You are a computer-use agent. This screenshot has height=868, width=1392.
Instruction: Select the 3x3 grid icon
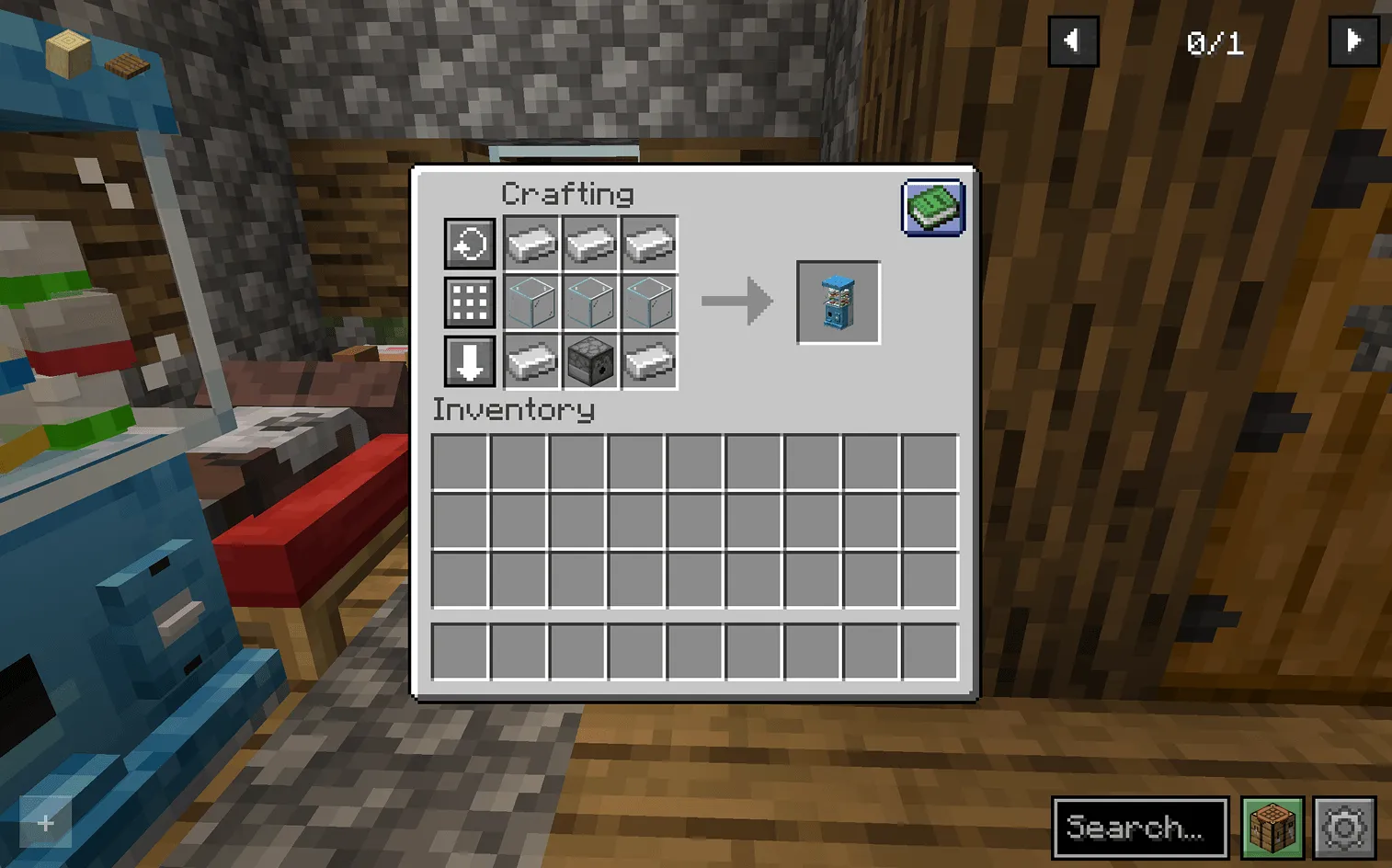pos(469,303)
